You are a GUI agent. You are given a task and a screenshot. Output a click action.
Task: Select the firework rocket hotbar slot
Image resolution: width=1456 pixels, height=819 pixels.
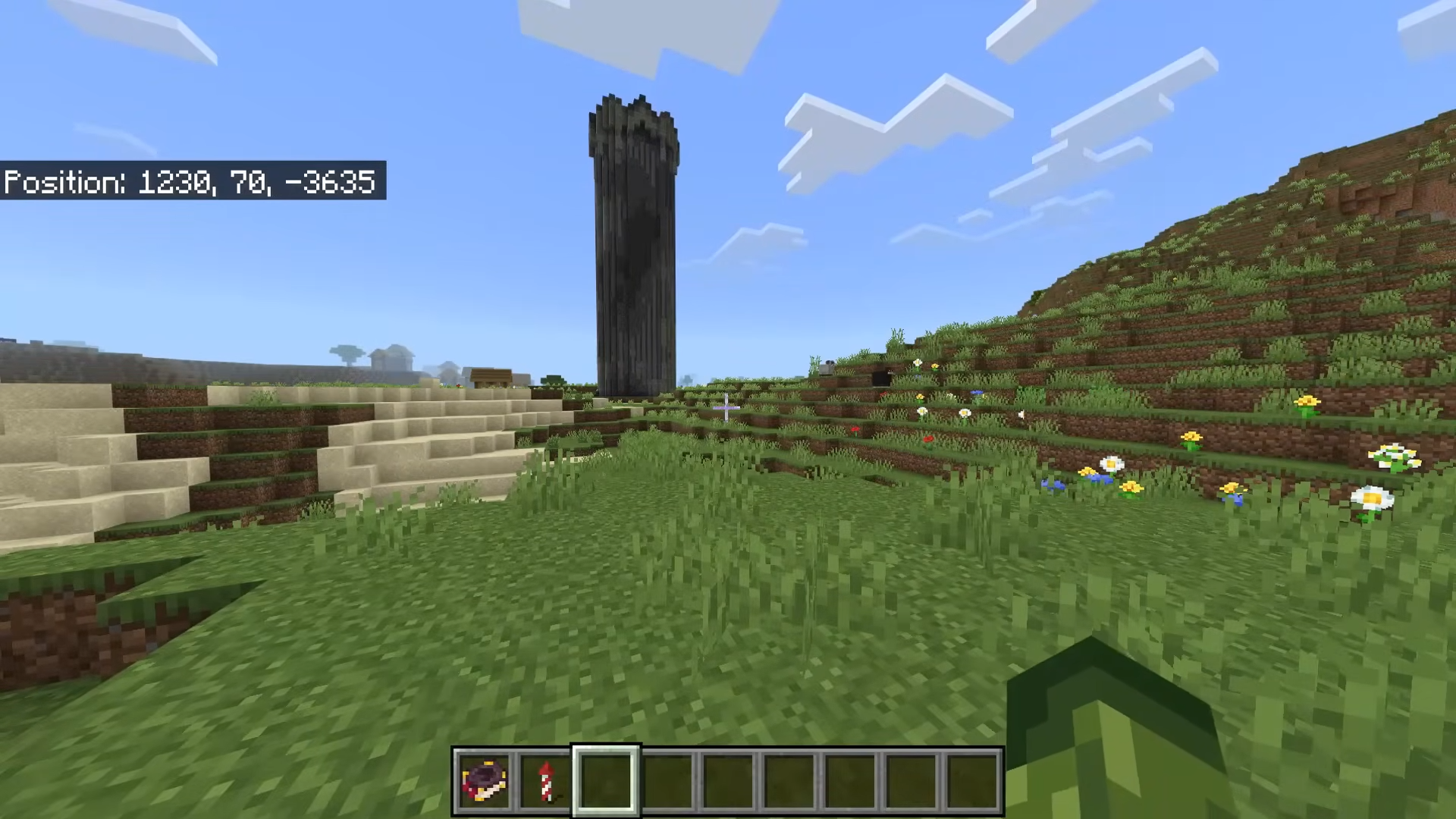click(x=545, y=781)
